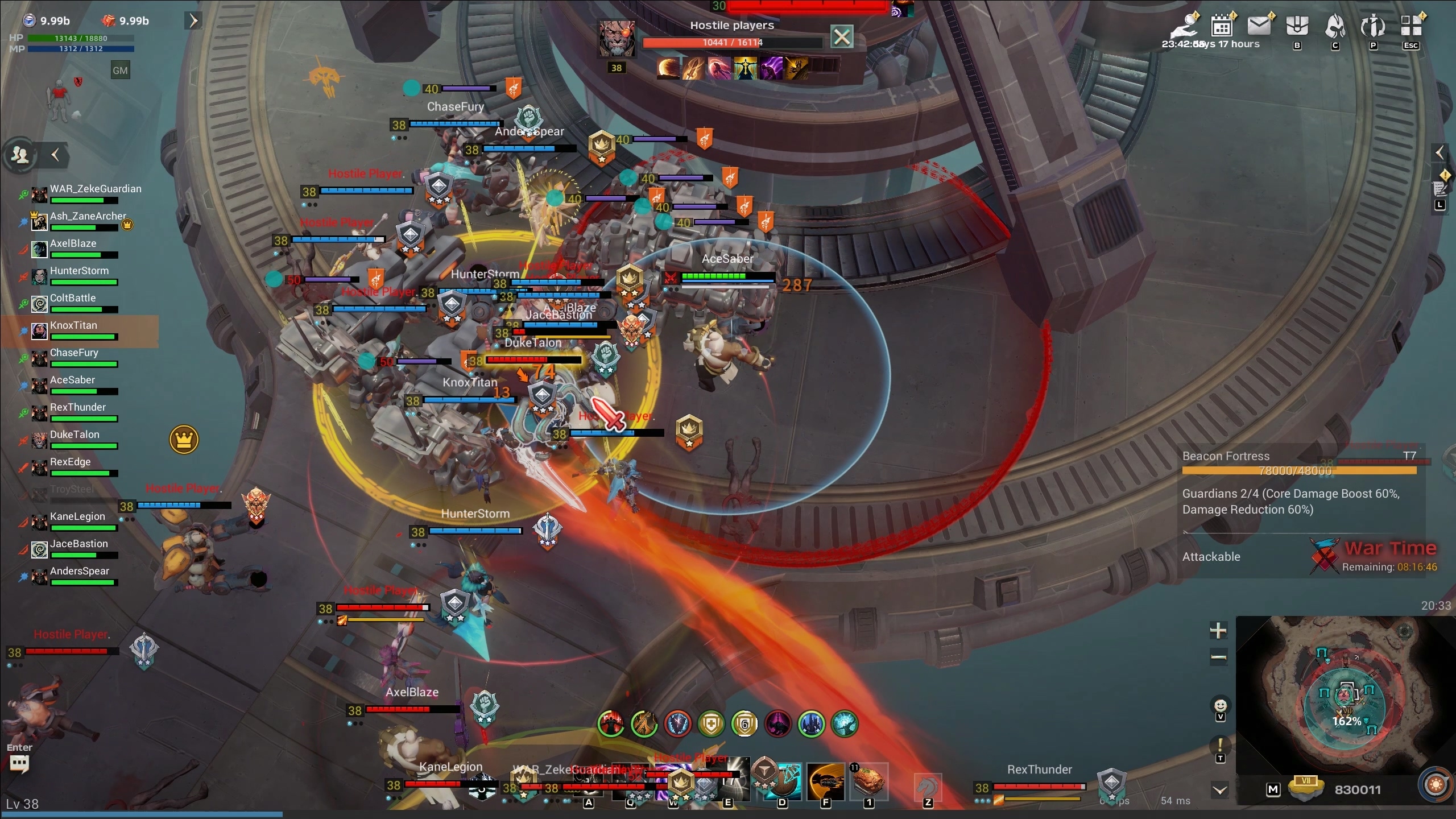Close the Hostile players window
The width and height of the screenshot is (1456, 819).
[841, 36]
